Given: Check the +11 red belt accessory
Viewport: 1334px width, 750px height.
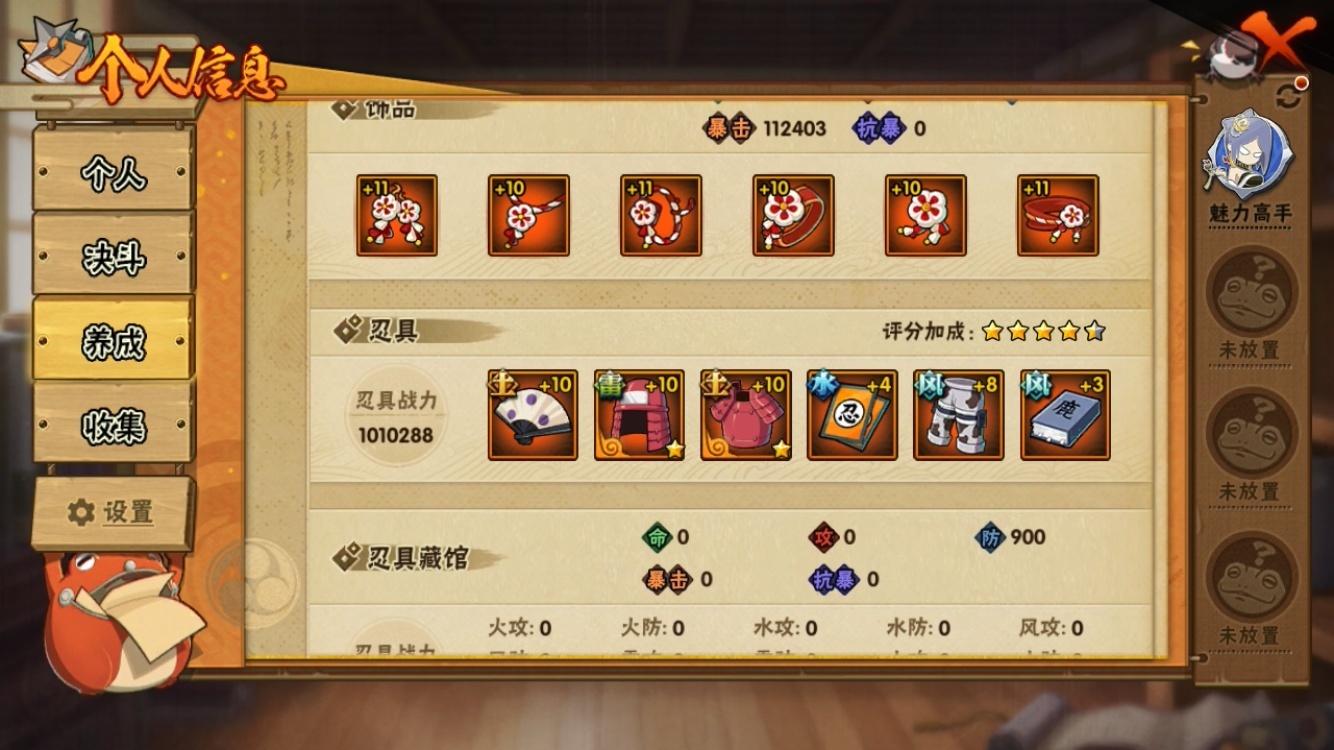Looking at the screenshot, I should pyautogui.click(x=1056, y=215).
